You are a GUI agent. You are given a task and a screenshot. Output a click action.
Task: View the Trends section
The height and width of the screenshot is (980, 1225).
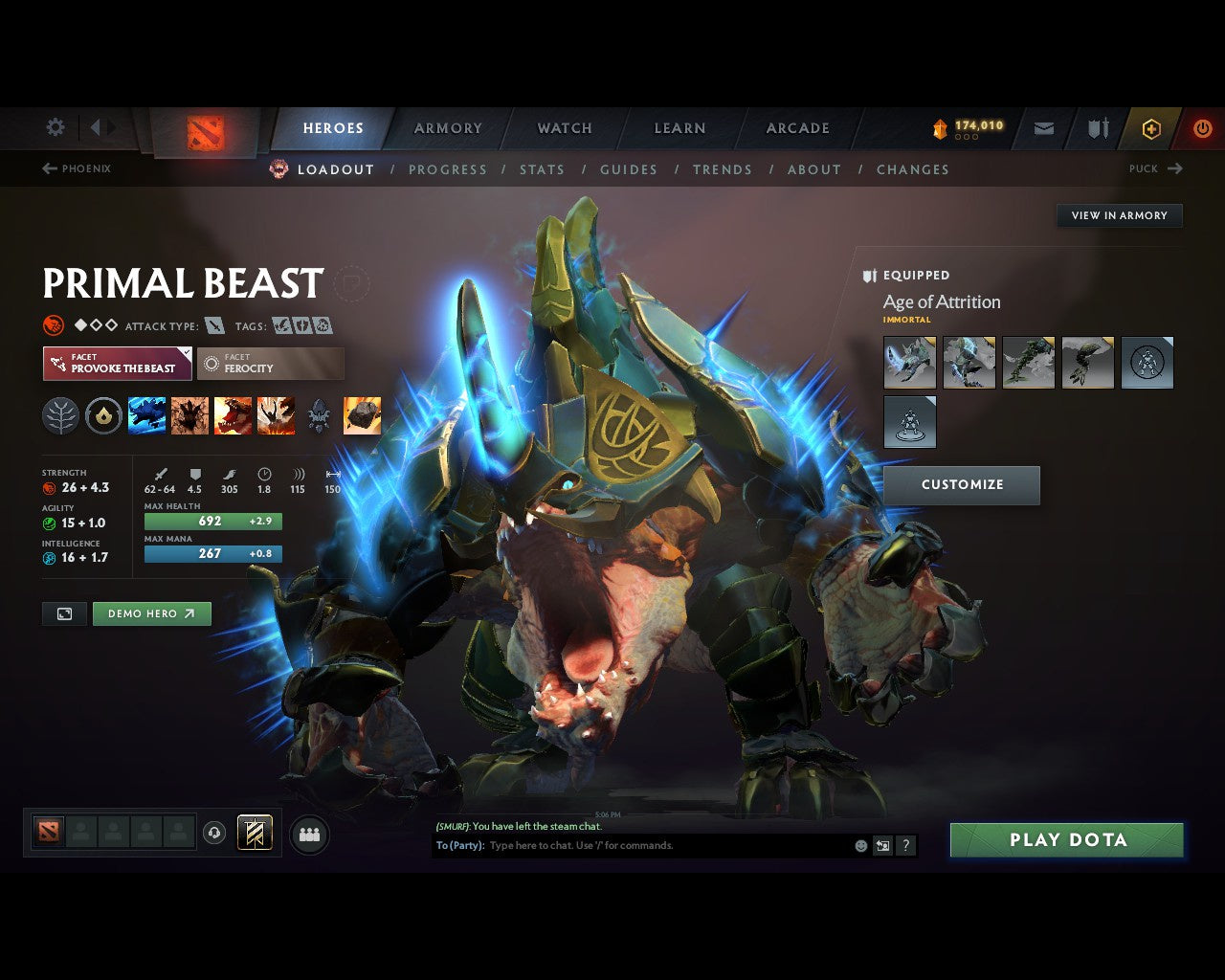723,169
